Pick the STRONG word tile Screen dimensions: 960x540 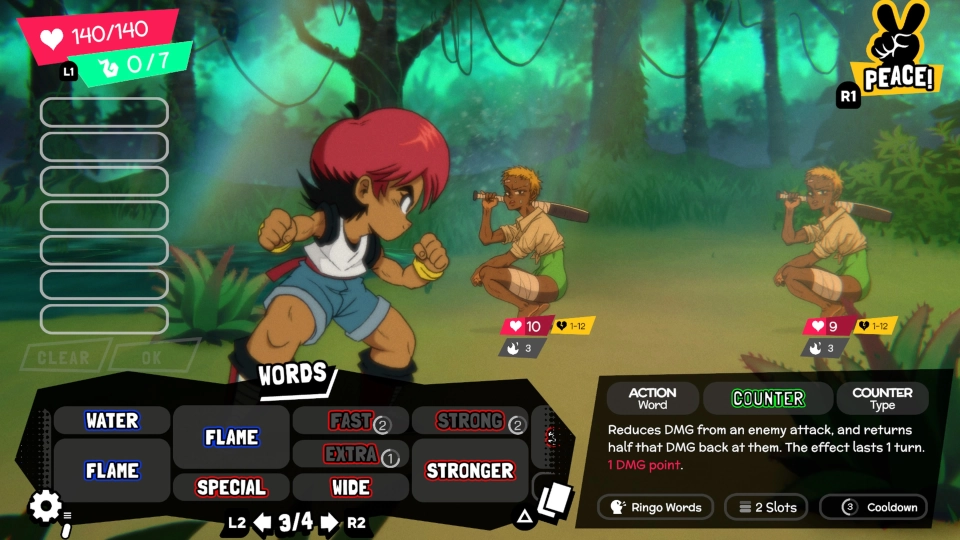click(469, 421)
